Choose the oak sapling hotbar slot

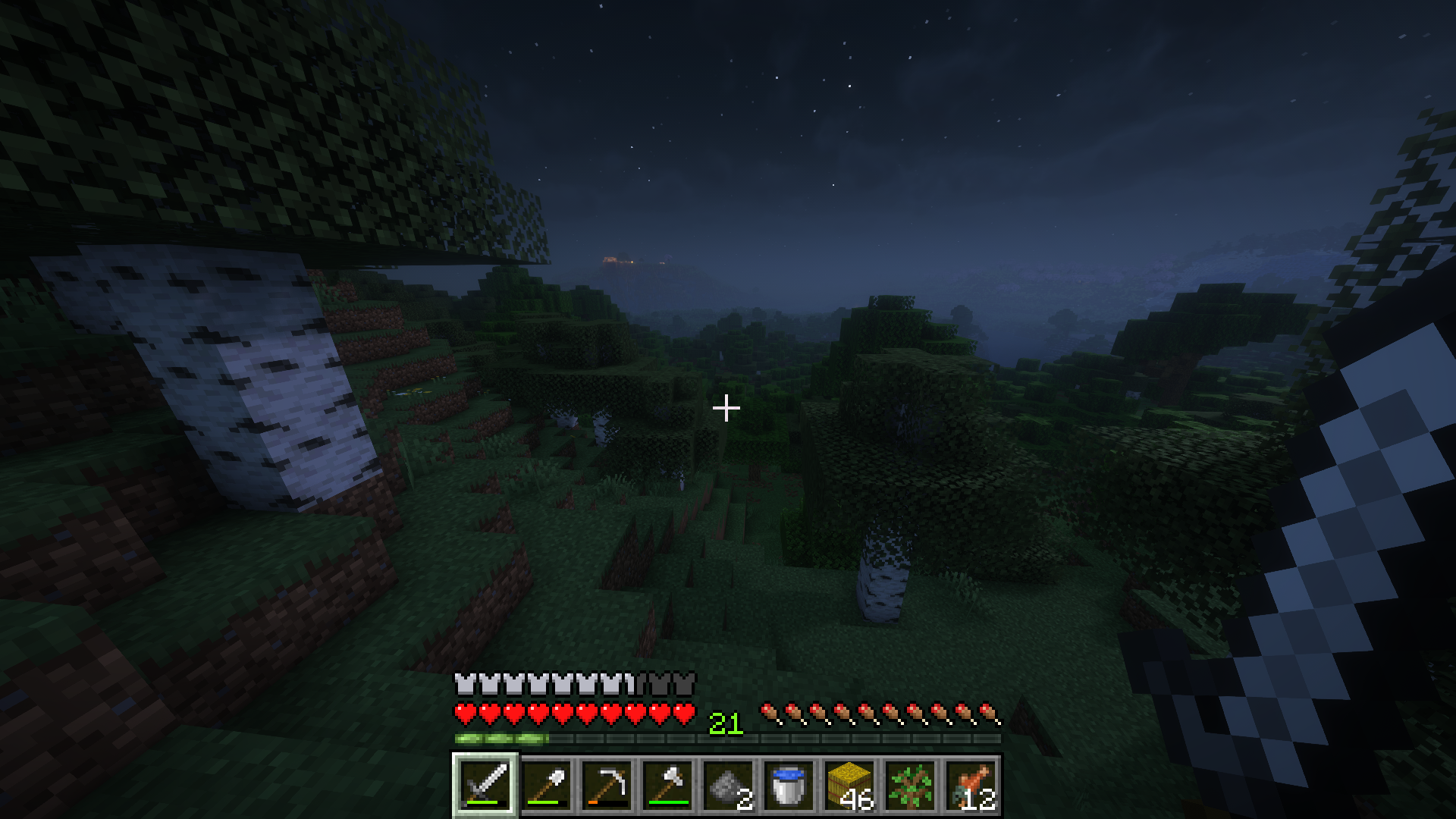(x=910, y=785)
